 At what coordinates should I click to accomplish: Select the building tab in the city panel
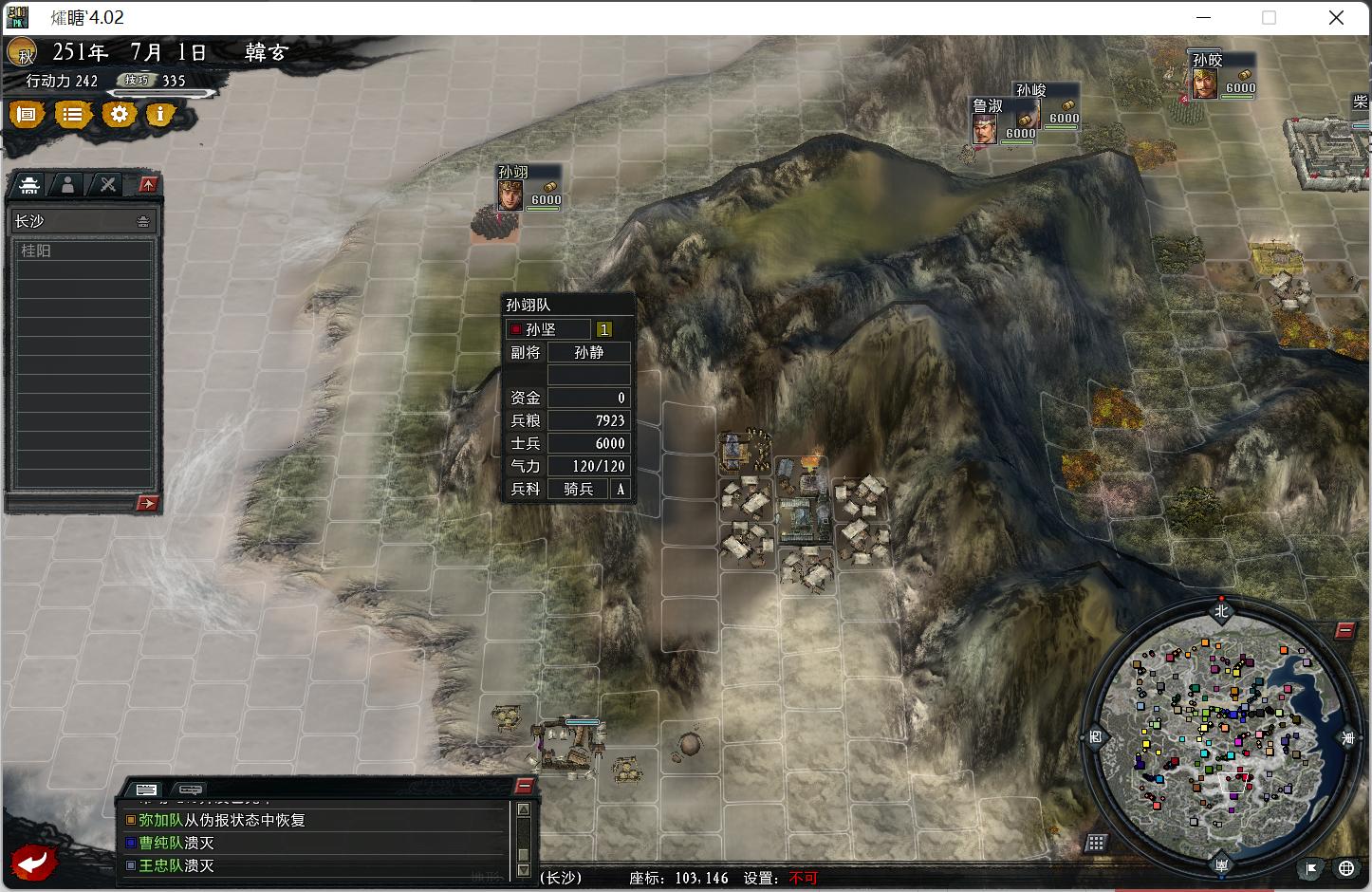click(x=28, y=184)
